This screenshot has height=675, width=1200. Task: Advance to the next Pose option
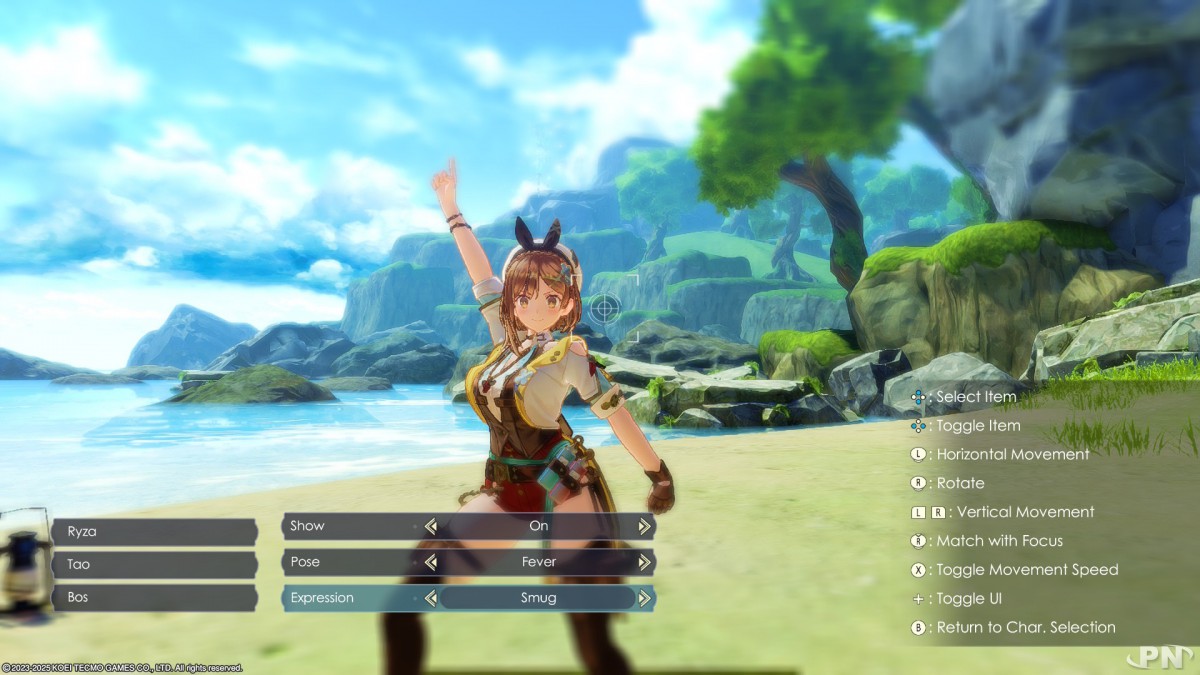[x=645, y=562]
